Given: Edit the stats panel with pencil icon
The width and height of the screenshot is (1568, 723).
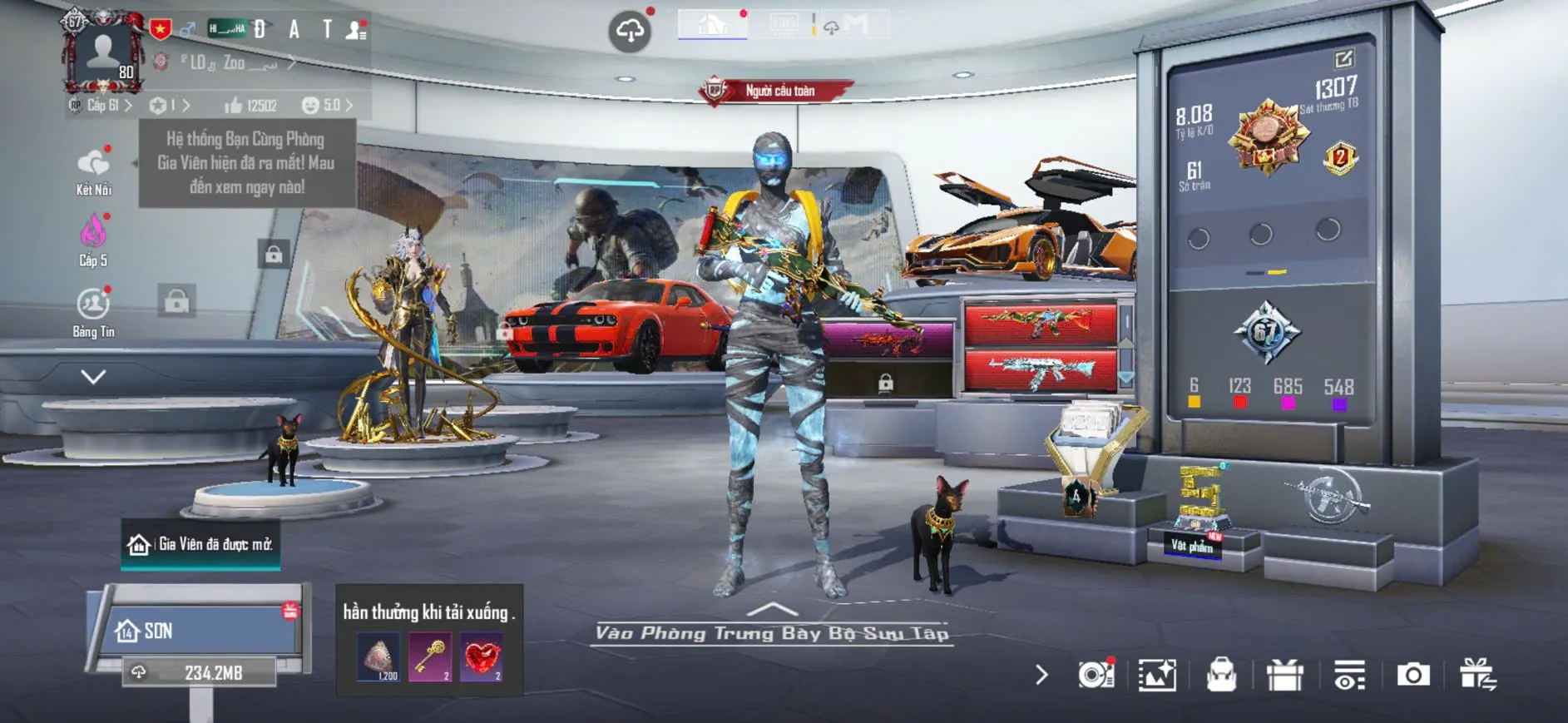Looking at the screenshot, I should coord(1343,58).
